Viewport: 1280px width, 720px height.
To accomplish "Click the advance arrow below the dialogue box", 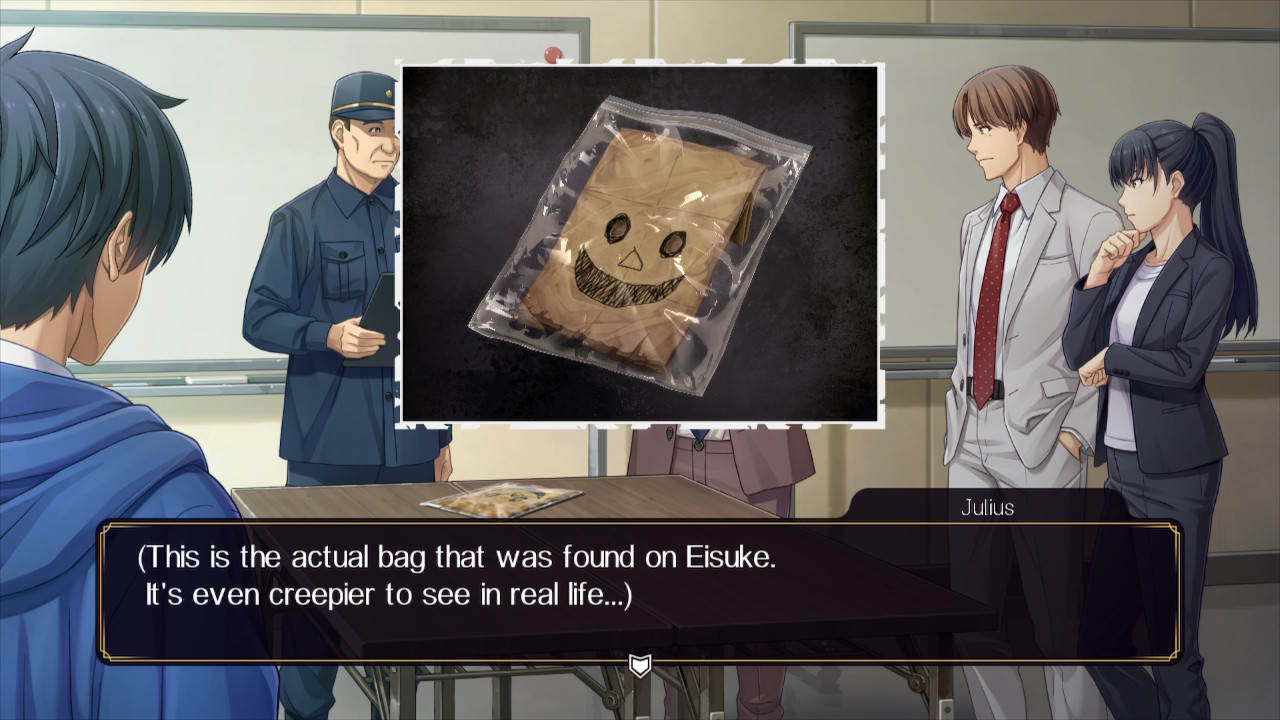I will [640, 662].
